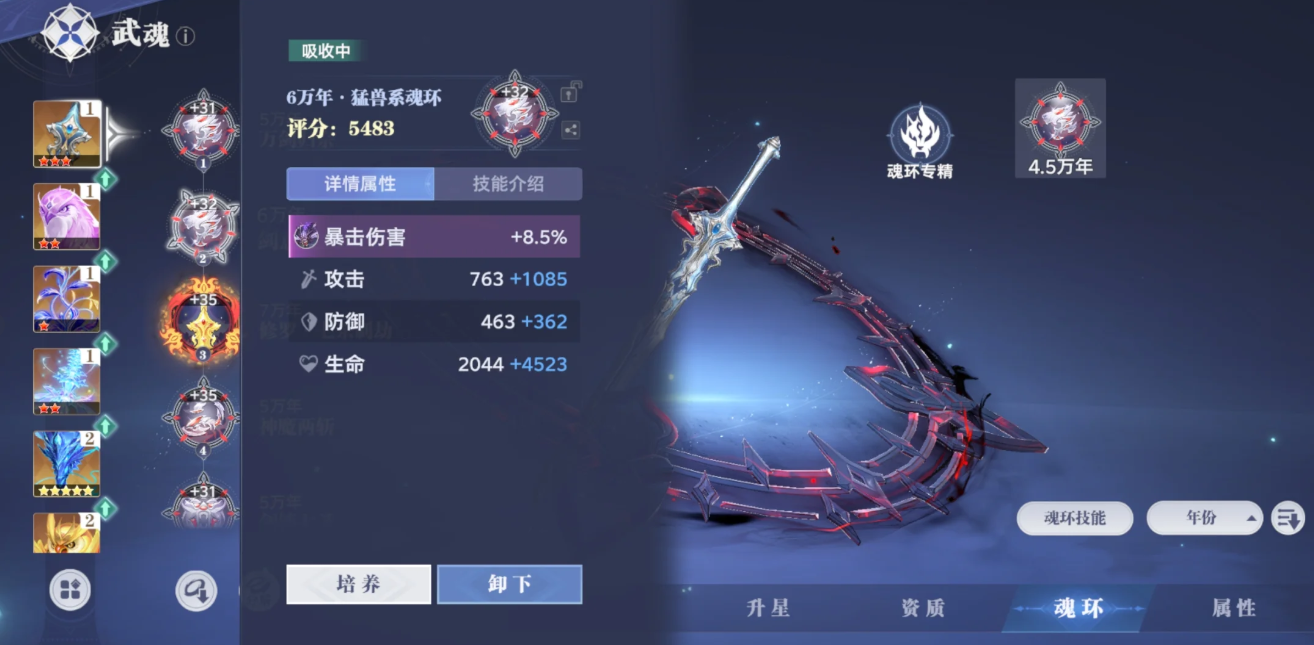Click the 武魂 info icon
This screenshot has height=645, width=1314.
[186, 37]
